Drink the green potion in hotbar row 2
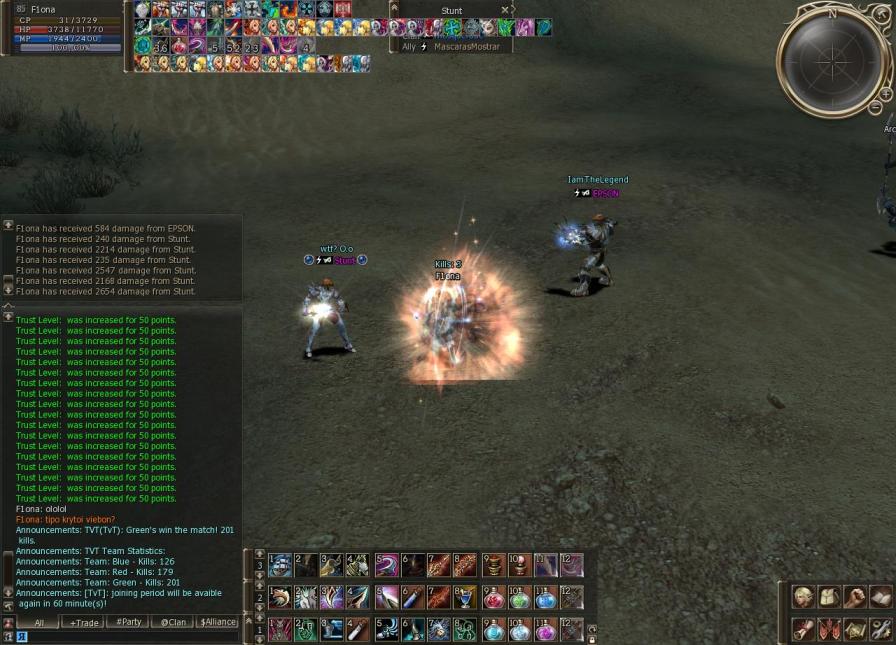896x645 pixels. coord(520,598)
